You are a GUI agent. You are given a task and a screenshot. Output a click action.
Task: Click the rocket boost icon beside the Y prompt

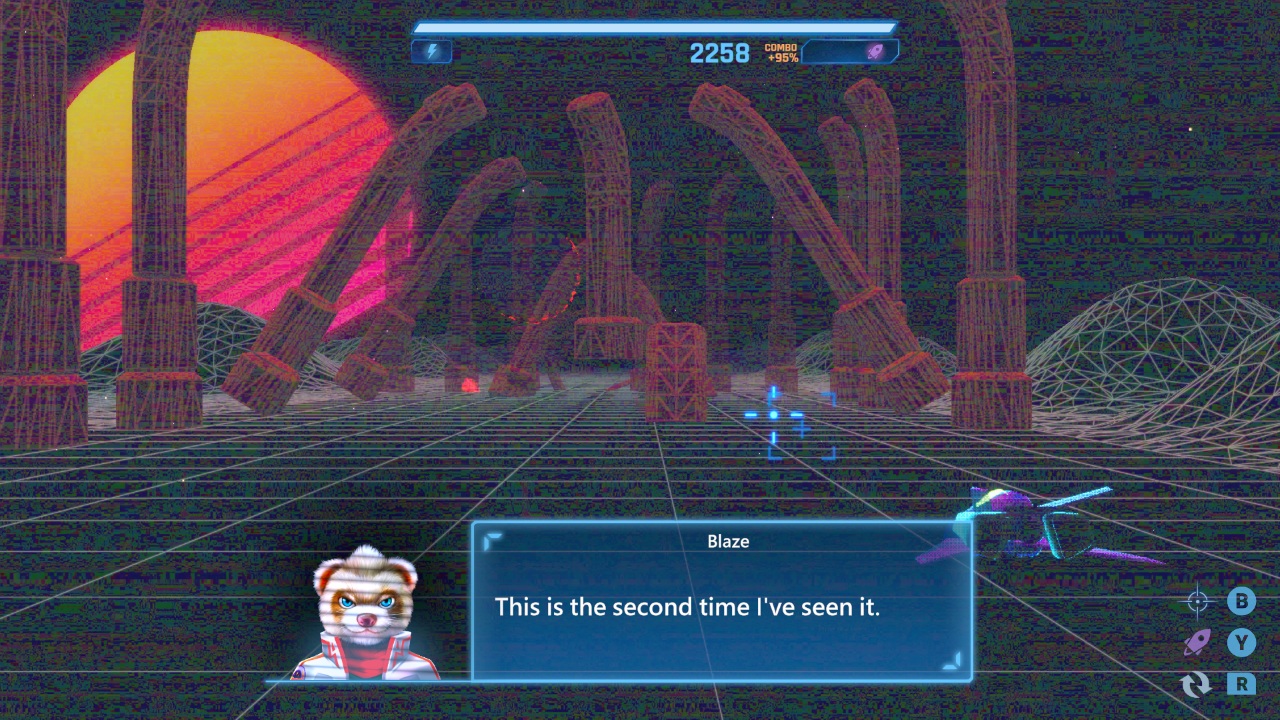1198,643
